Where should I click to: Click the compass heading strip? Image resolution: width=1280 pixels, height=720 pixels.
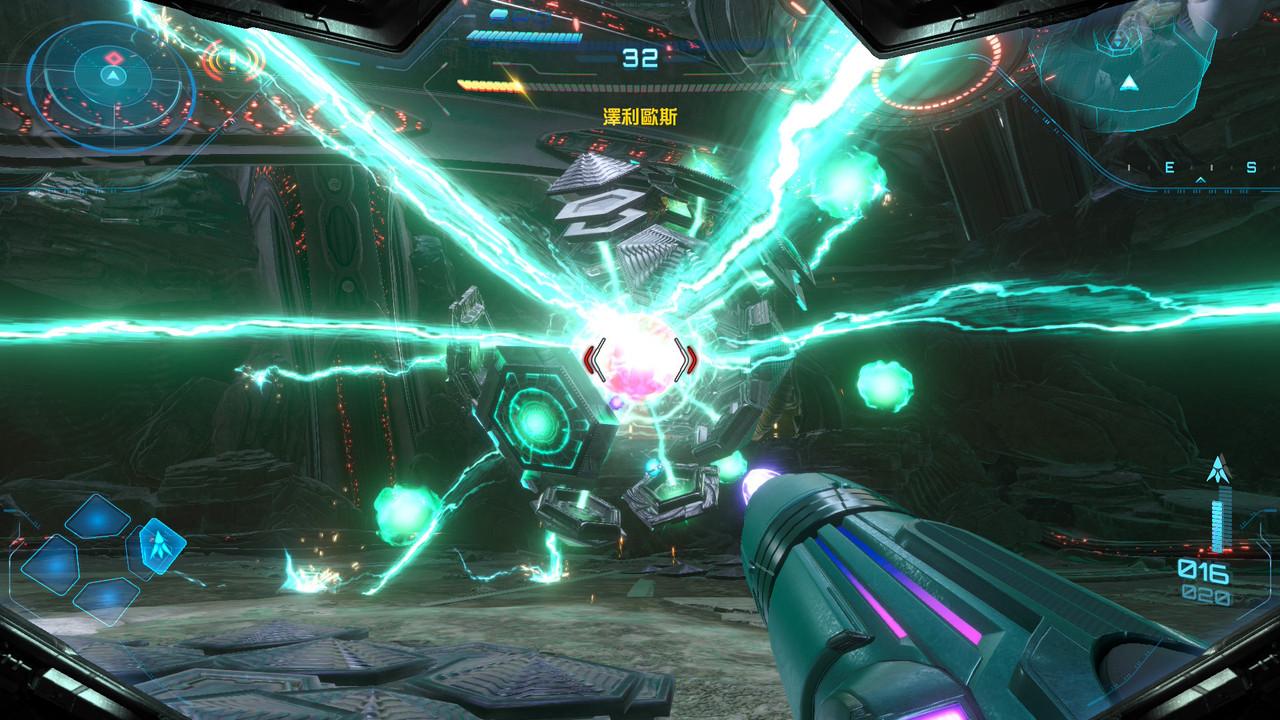[x=1198, y=170]
